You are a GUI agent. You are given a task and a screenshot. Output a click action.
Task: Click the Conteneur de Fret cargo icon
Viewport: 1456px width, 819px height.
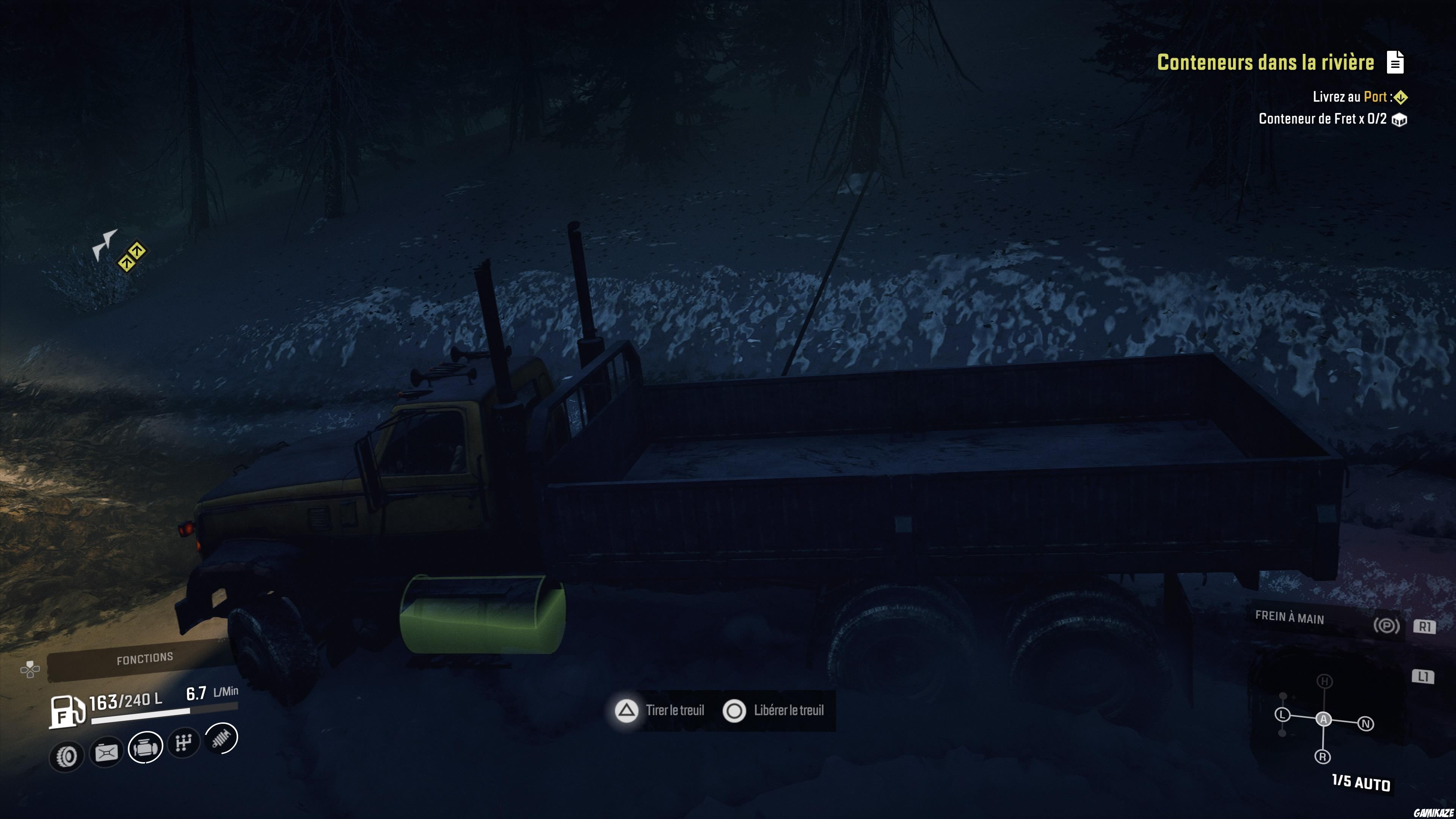pos(1400,120)
